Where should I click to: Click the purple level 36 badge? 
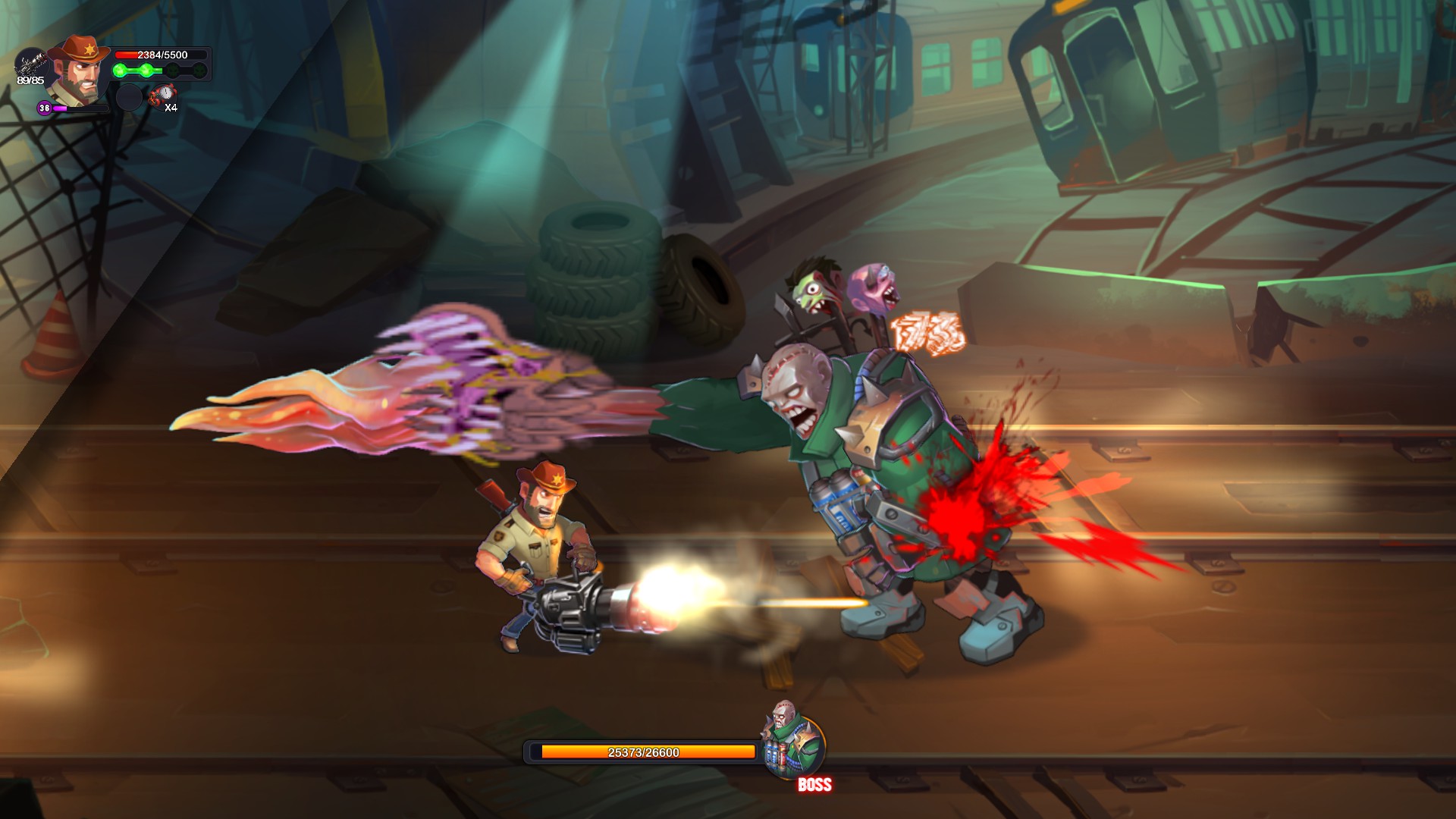44,109
